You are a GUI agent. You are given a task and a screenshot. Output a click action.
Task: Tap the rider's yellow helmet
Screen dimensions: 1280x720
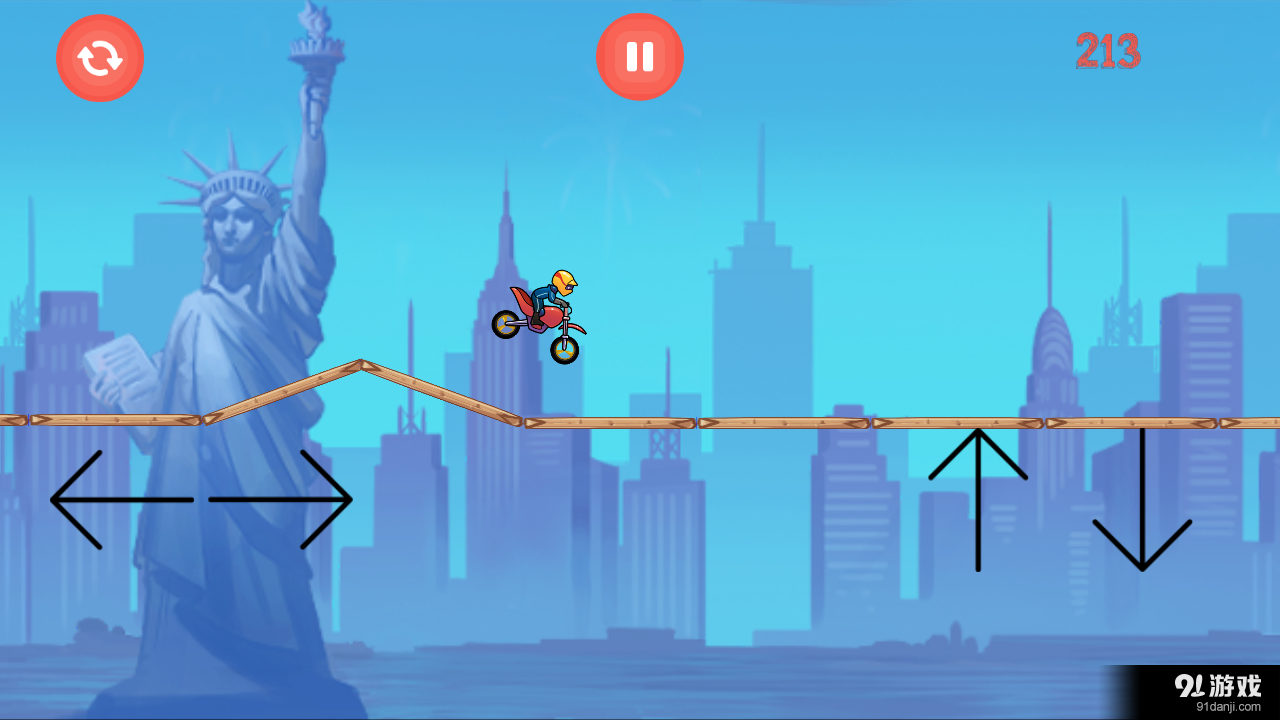562,280
